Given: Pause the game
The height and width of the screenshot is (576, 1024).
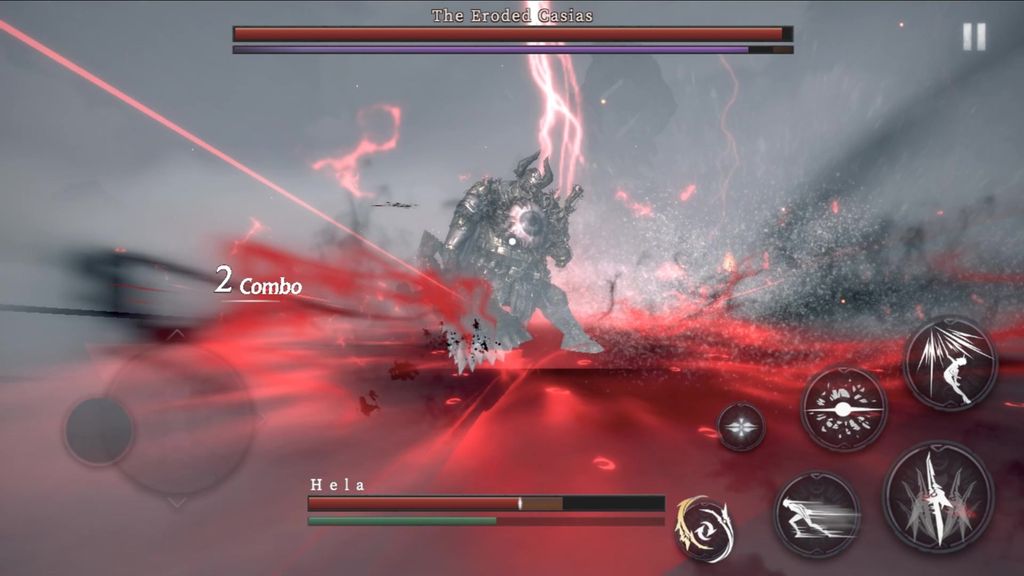Looking at the screenshot, I should pos(973,37).
